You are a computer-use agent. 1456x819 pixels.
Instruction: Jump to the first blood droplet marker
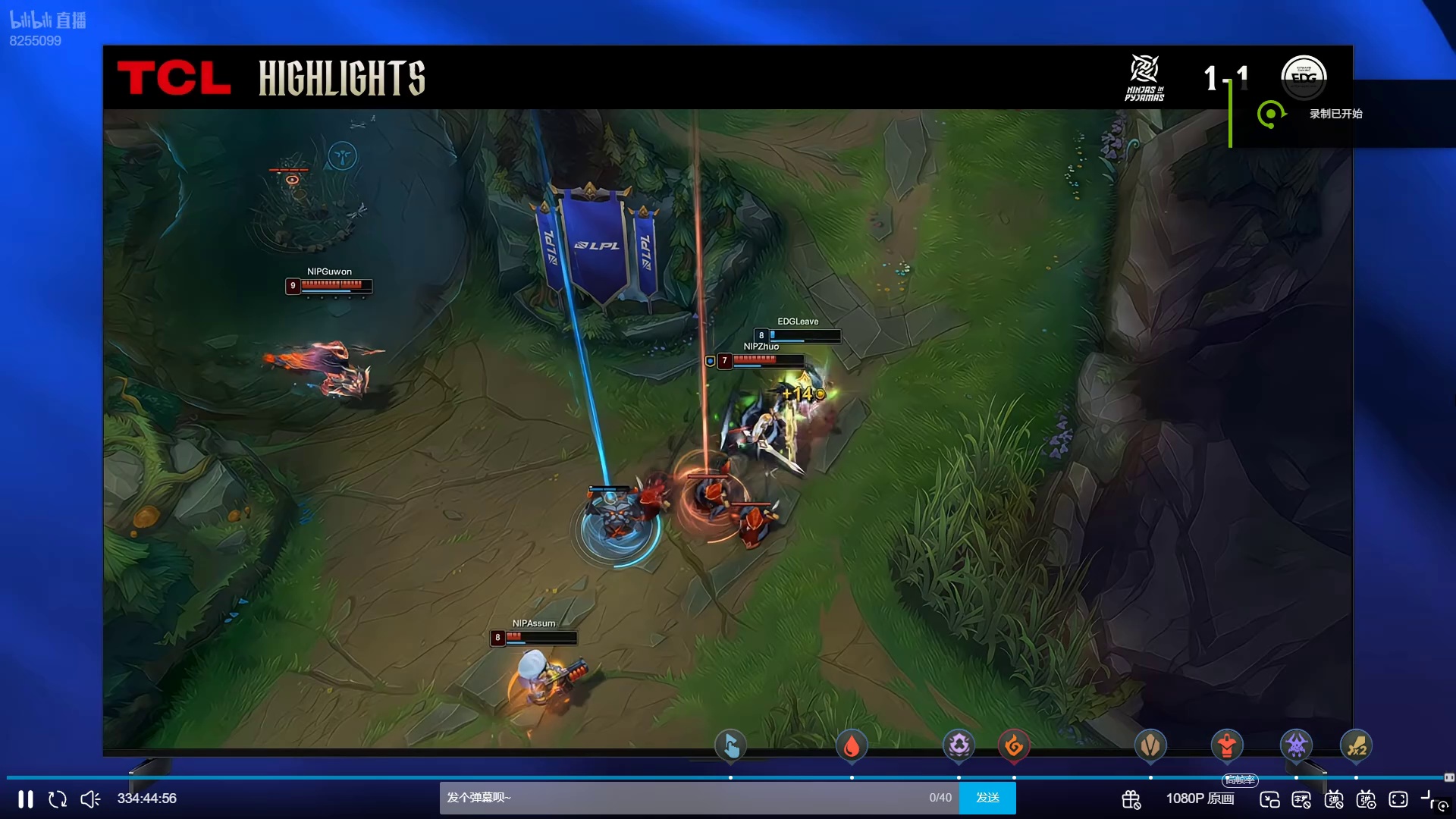852,746
